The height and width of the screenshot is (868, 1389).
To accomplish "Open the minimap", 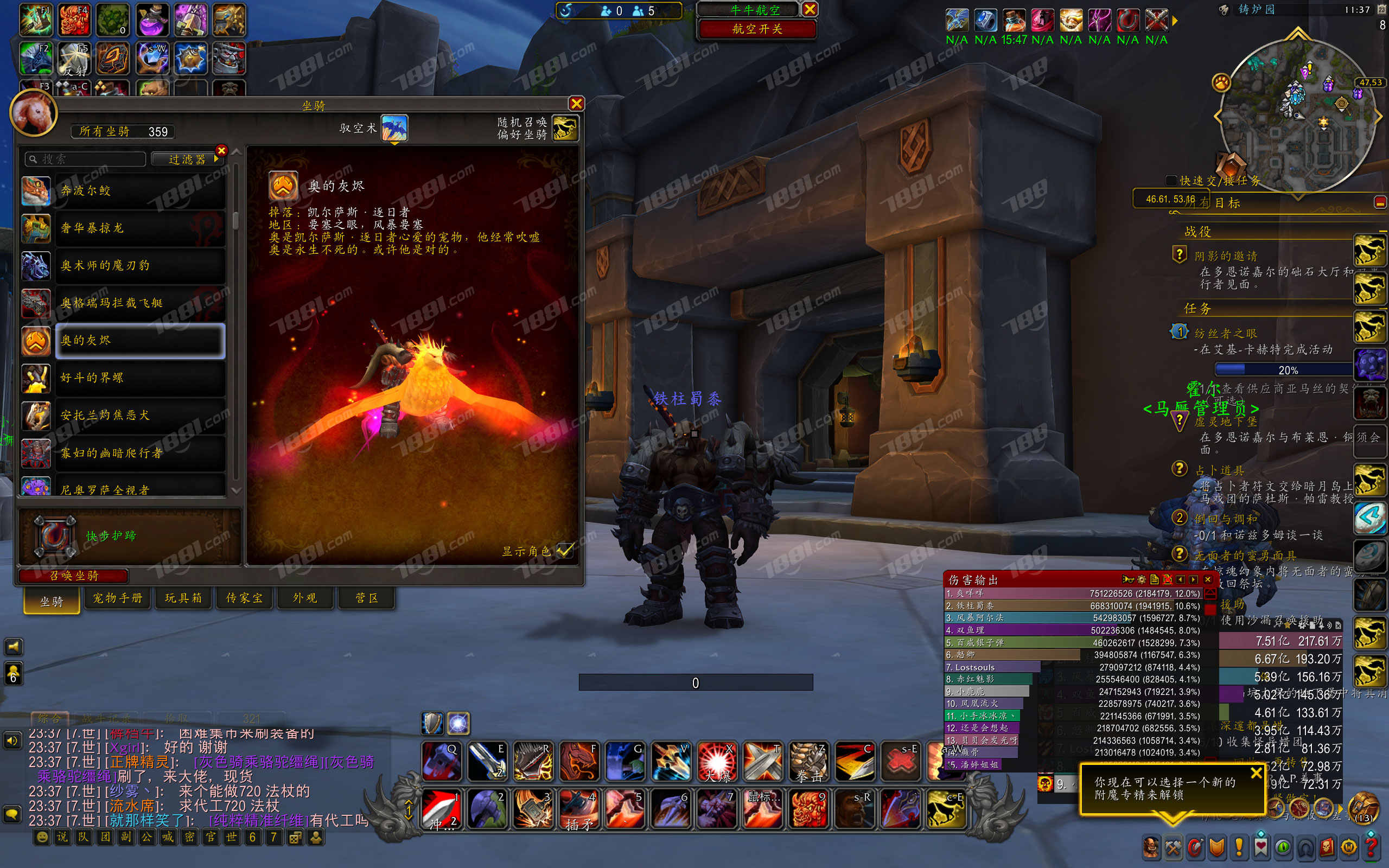I will (1297, 115).
